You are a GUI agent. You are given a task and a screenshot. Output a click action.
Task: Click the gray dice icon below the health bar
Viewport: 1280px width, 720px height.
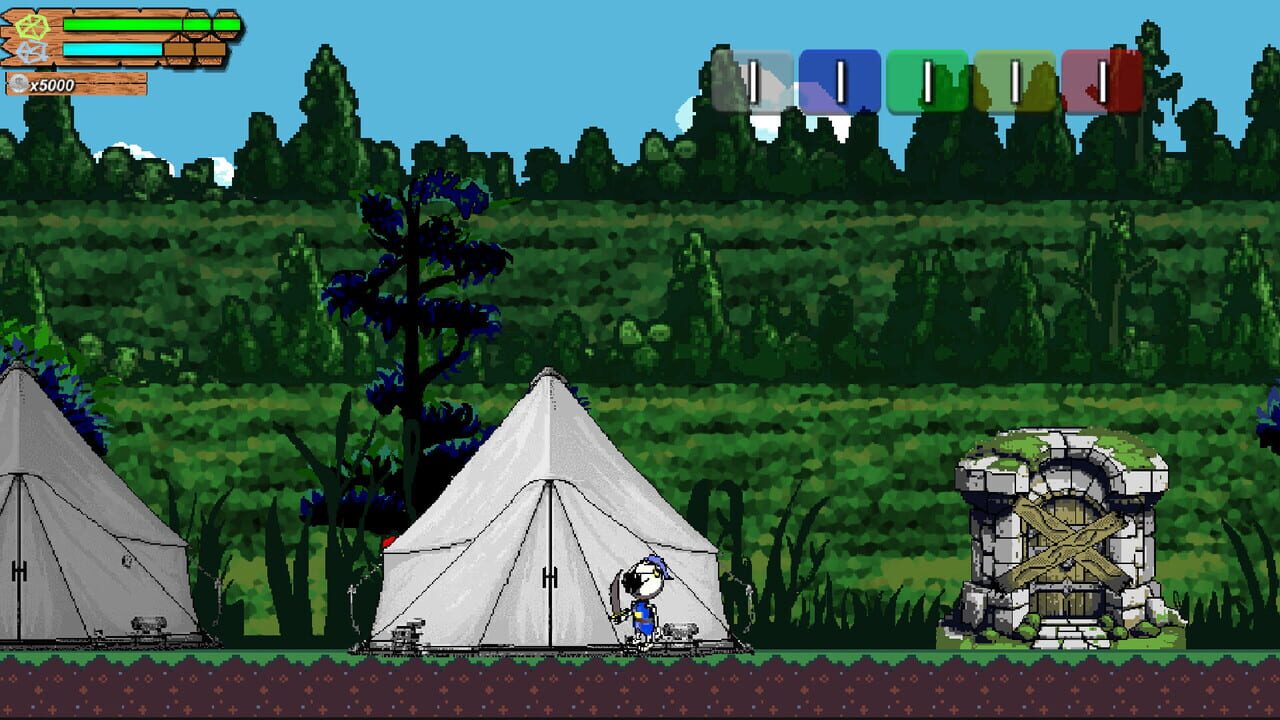click(x=32, y=52)
